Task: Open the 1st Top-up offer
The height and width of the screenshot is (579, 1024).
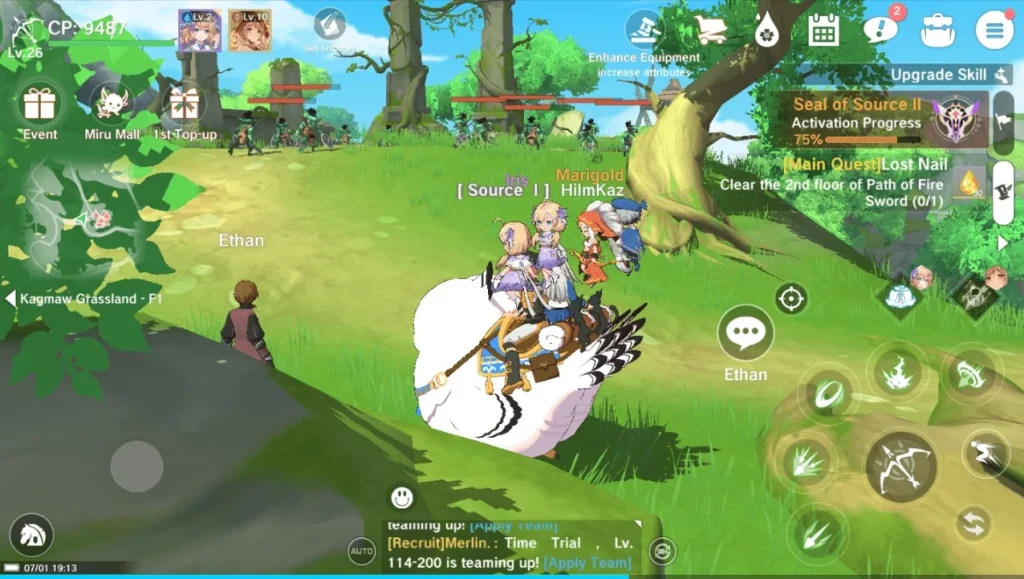Action: click(x=185, y=105)
